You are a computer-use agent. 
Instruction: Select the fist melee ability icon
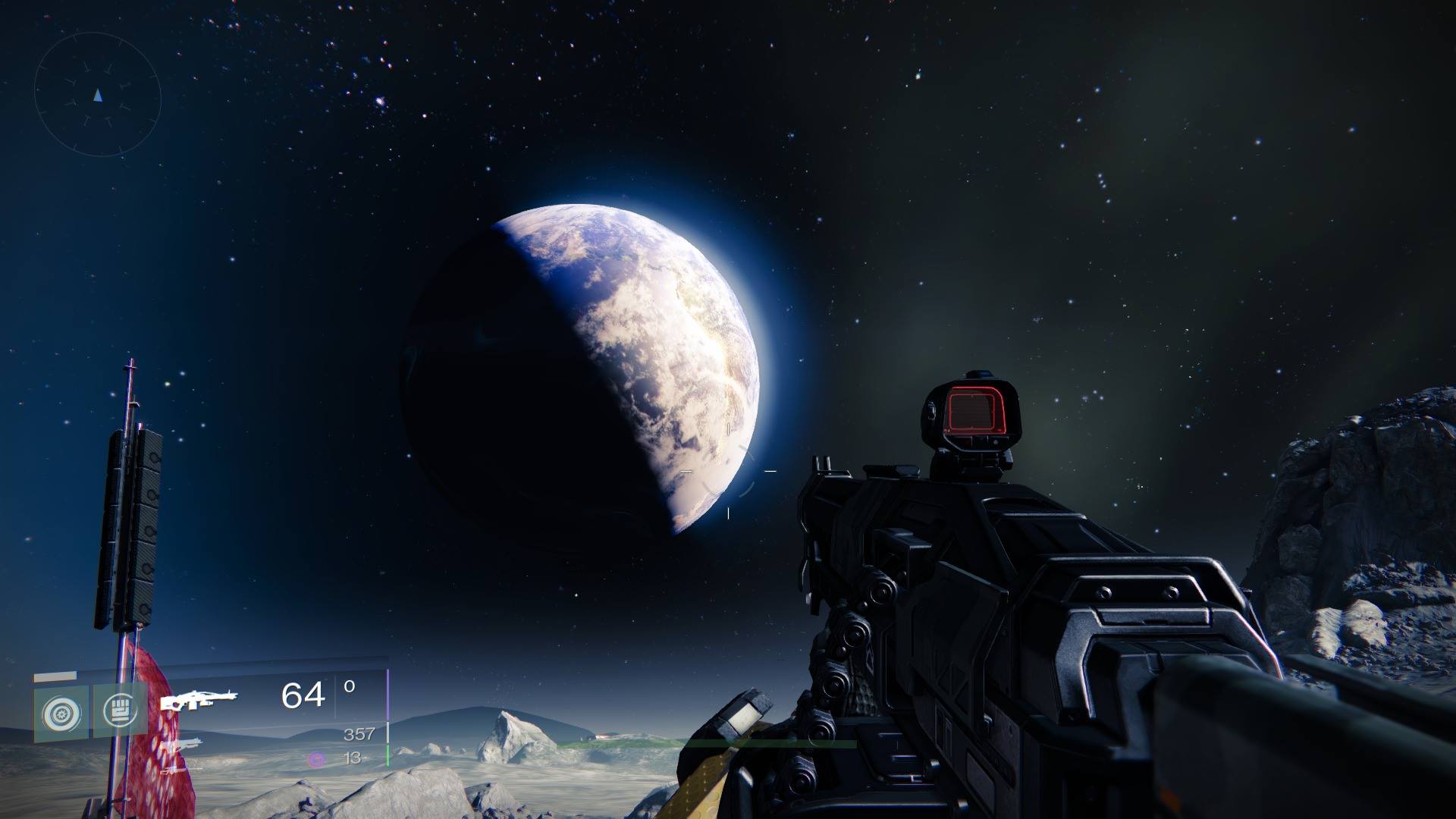tap(120, 711)
